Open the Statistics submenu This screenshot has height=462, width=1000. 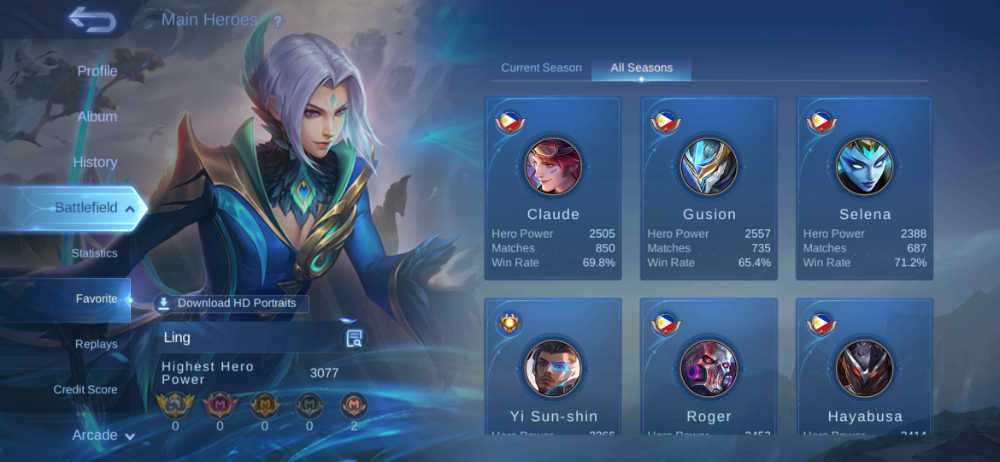click(94, 253)
